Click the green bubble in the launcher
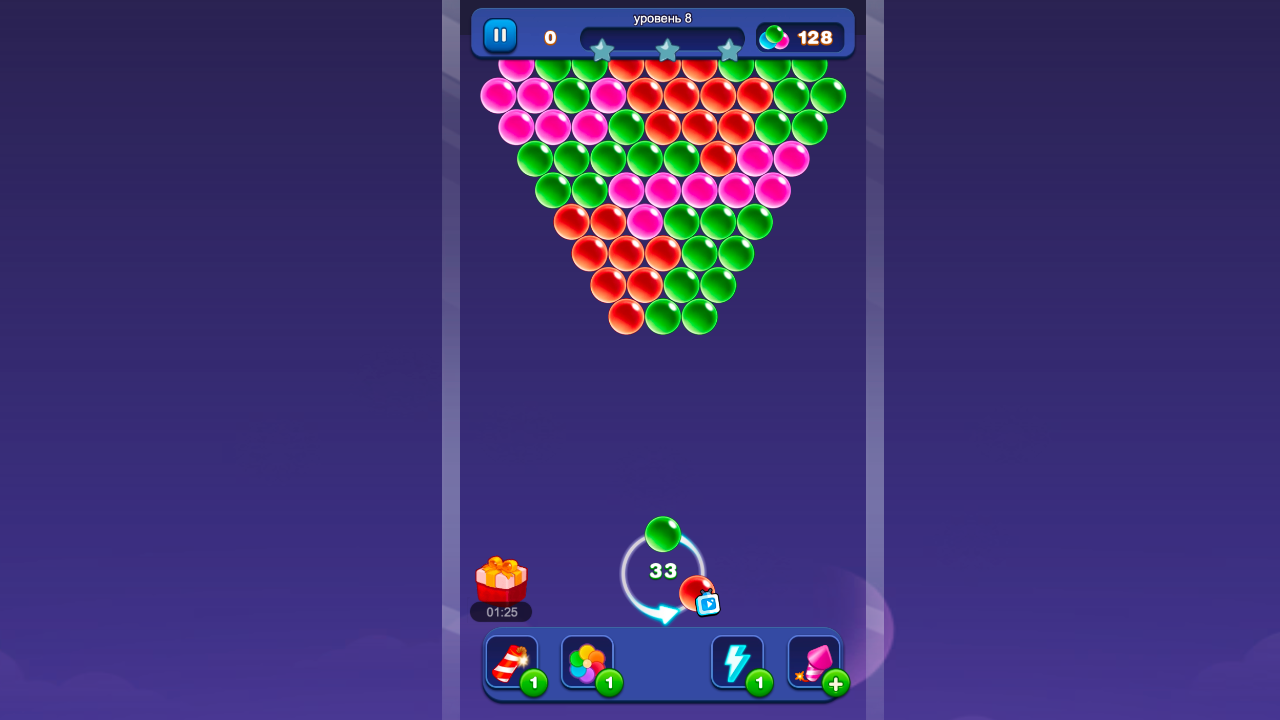Screen dimensions: 1280x720 (x=663, y=533)
